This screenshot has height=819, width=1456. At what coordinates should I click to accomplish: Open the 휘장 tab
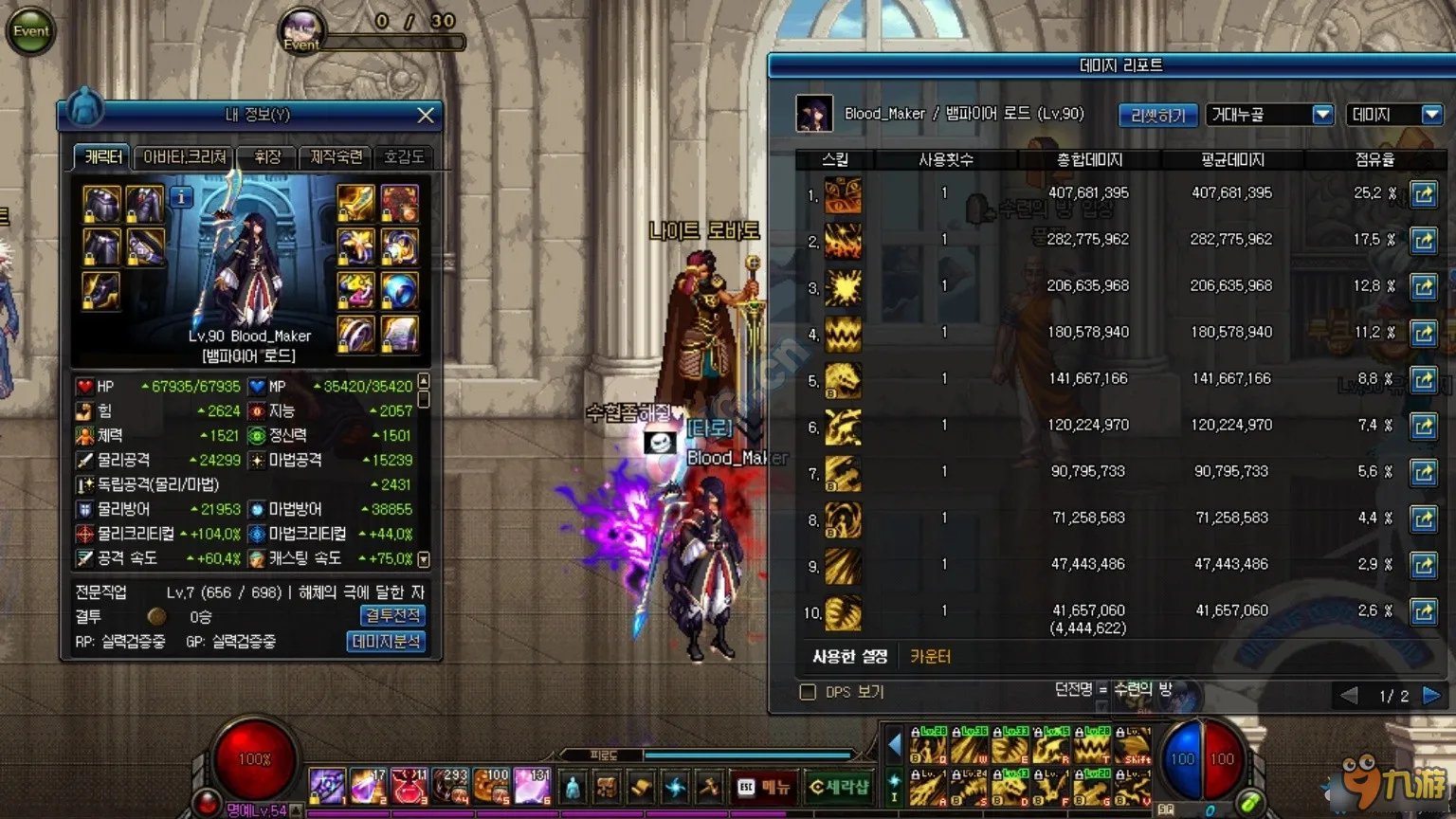(267, 157)
